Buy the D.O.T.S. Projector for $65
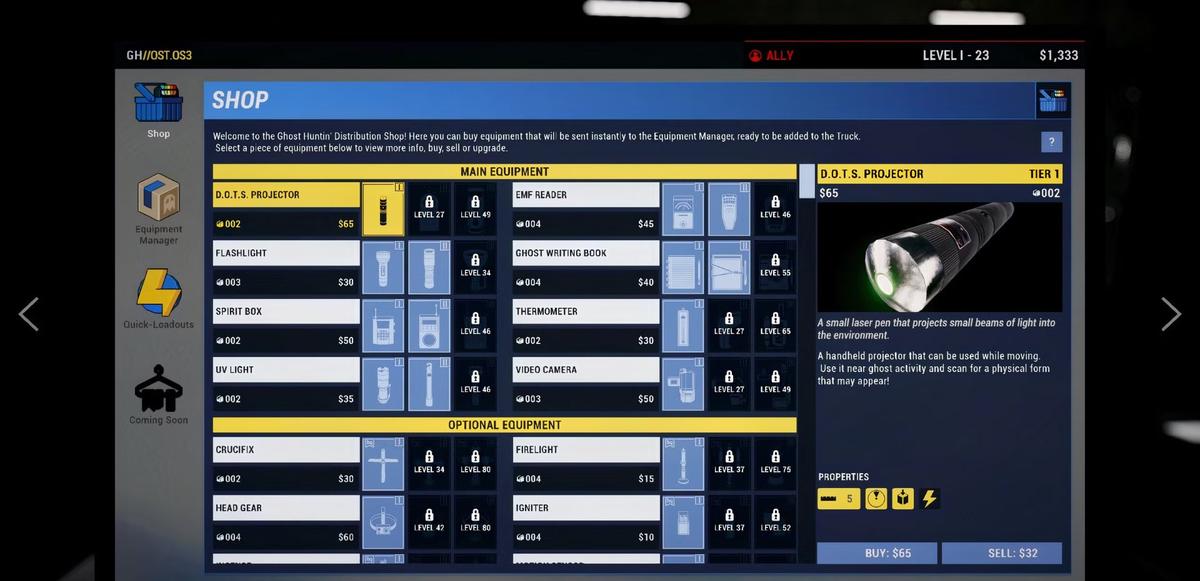This screenshot has width=1200, height=581. tap(877, 553)
